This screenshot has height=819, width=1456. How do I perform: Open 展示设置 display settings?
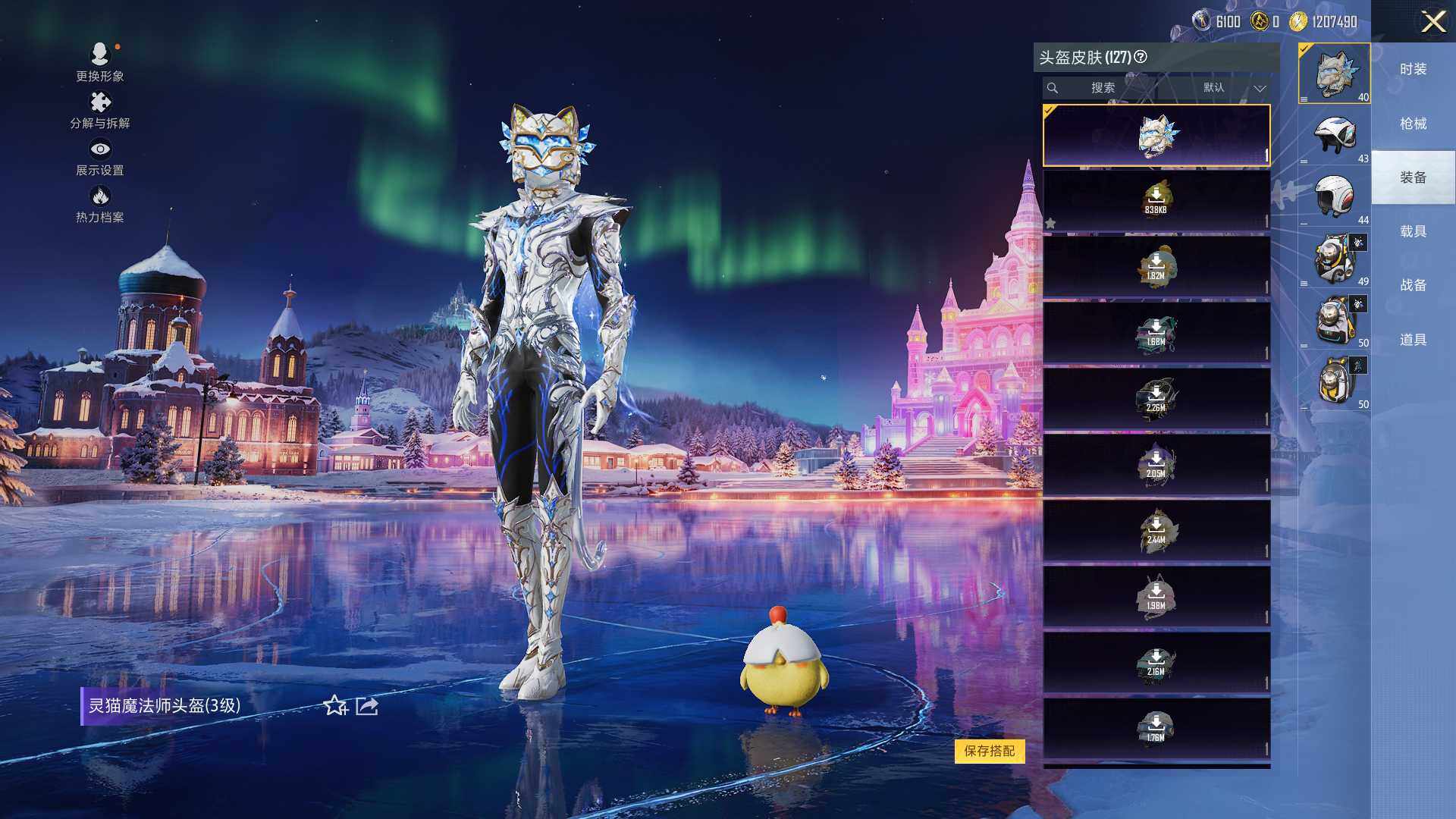point(99,157)
